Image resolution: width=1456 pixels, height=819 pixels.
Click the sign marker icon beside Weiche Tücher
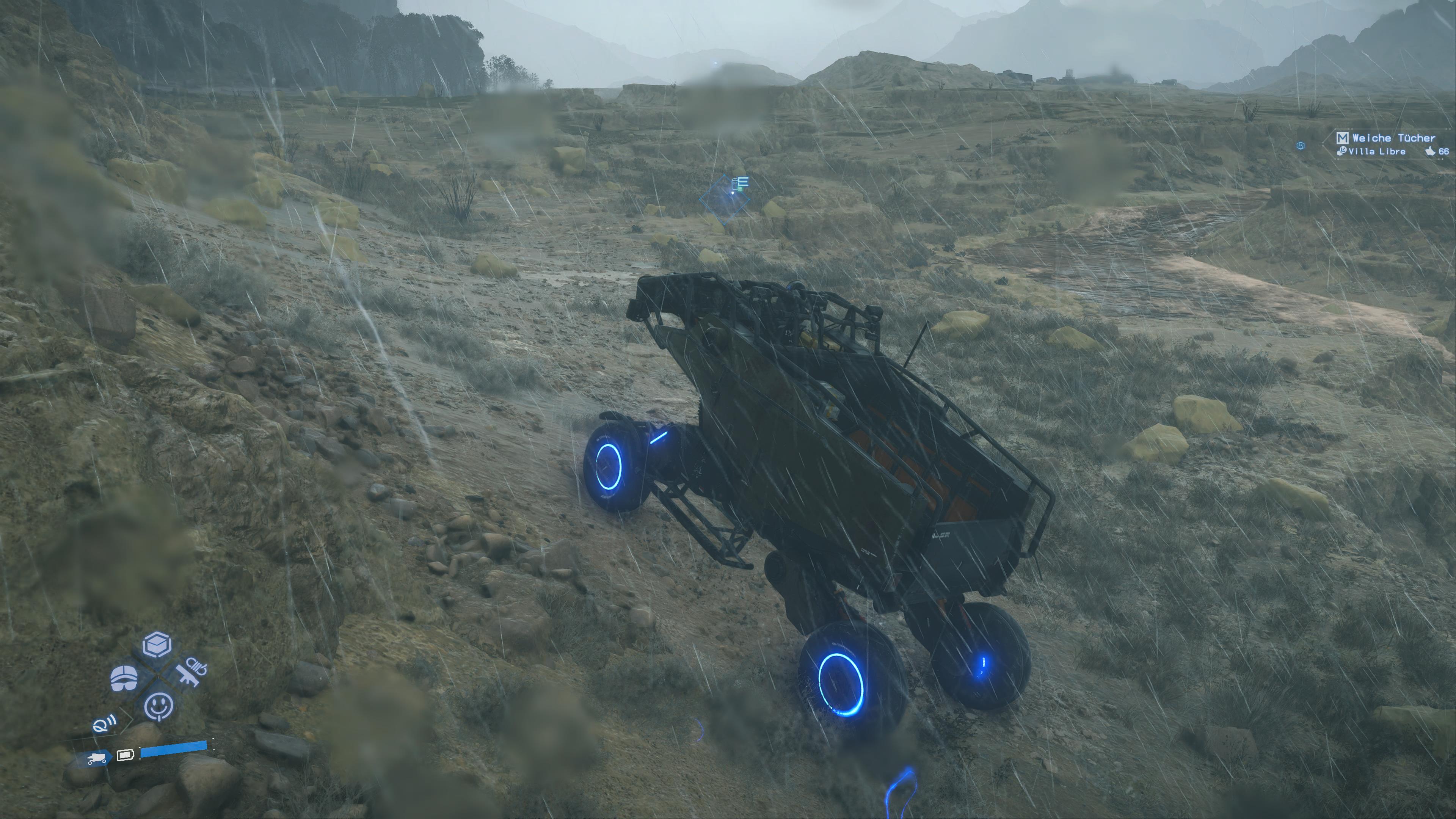click(x=1342, y=138)
